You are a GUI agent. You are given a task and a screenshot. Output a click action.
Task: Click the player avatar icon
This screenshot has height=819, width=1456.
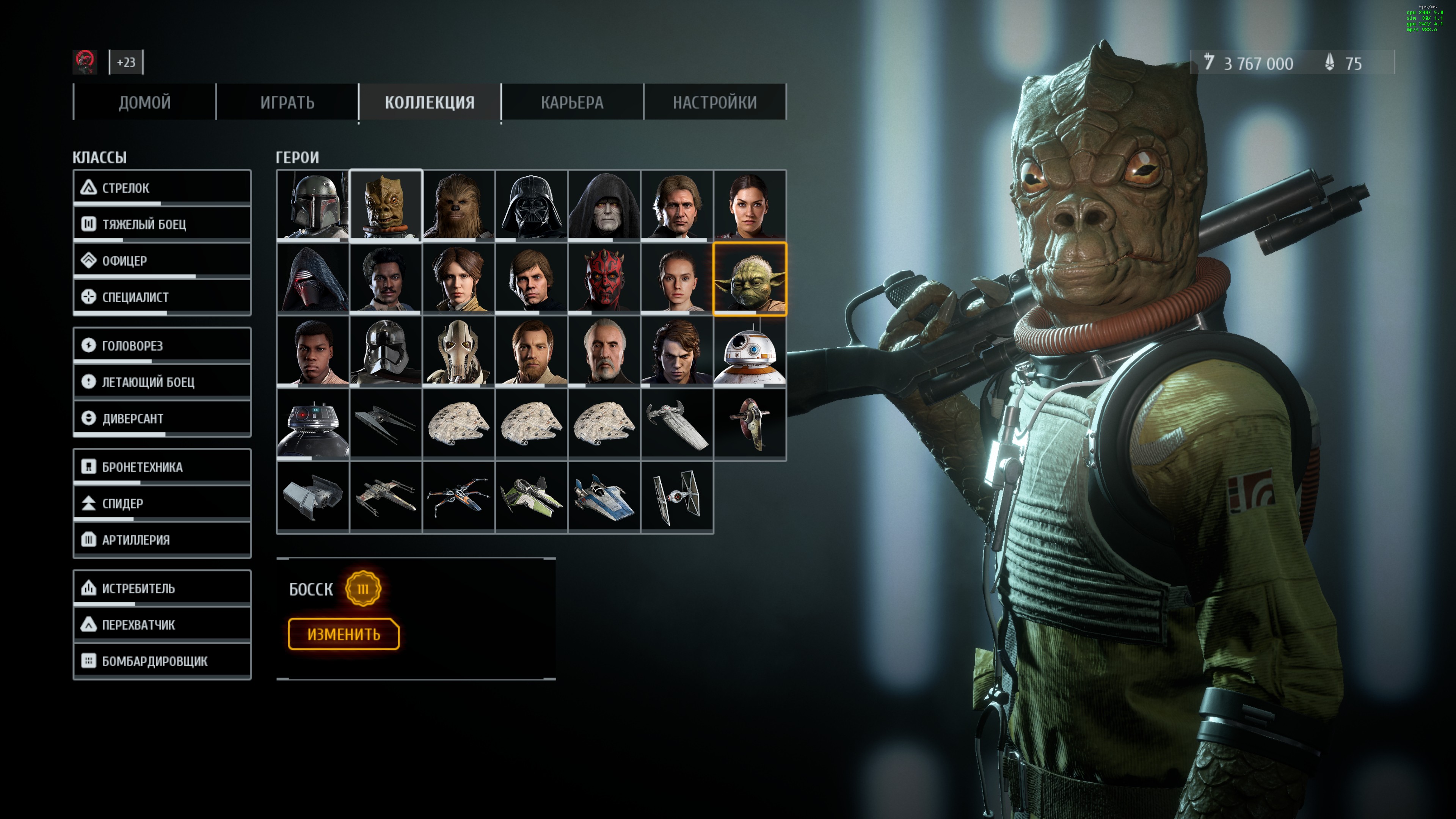pyautogui.click(x=85, y=61)
